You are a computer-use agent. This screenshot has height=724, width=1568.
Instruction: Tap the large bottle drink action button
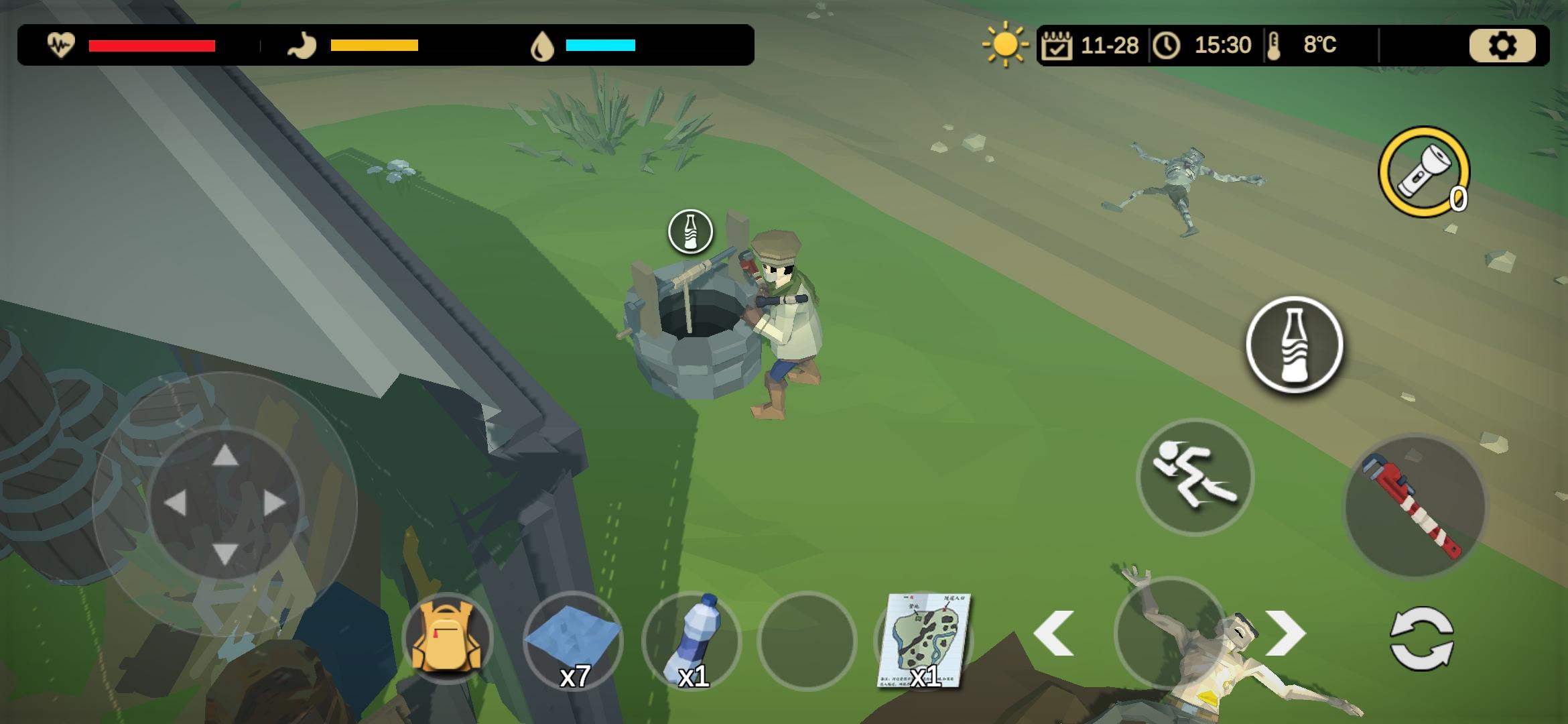(x=1294, y=345)
